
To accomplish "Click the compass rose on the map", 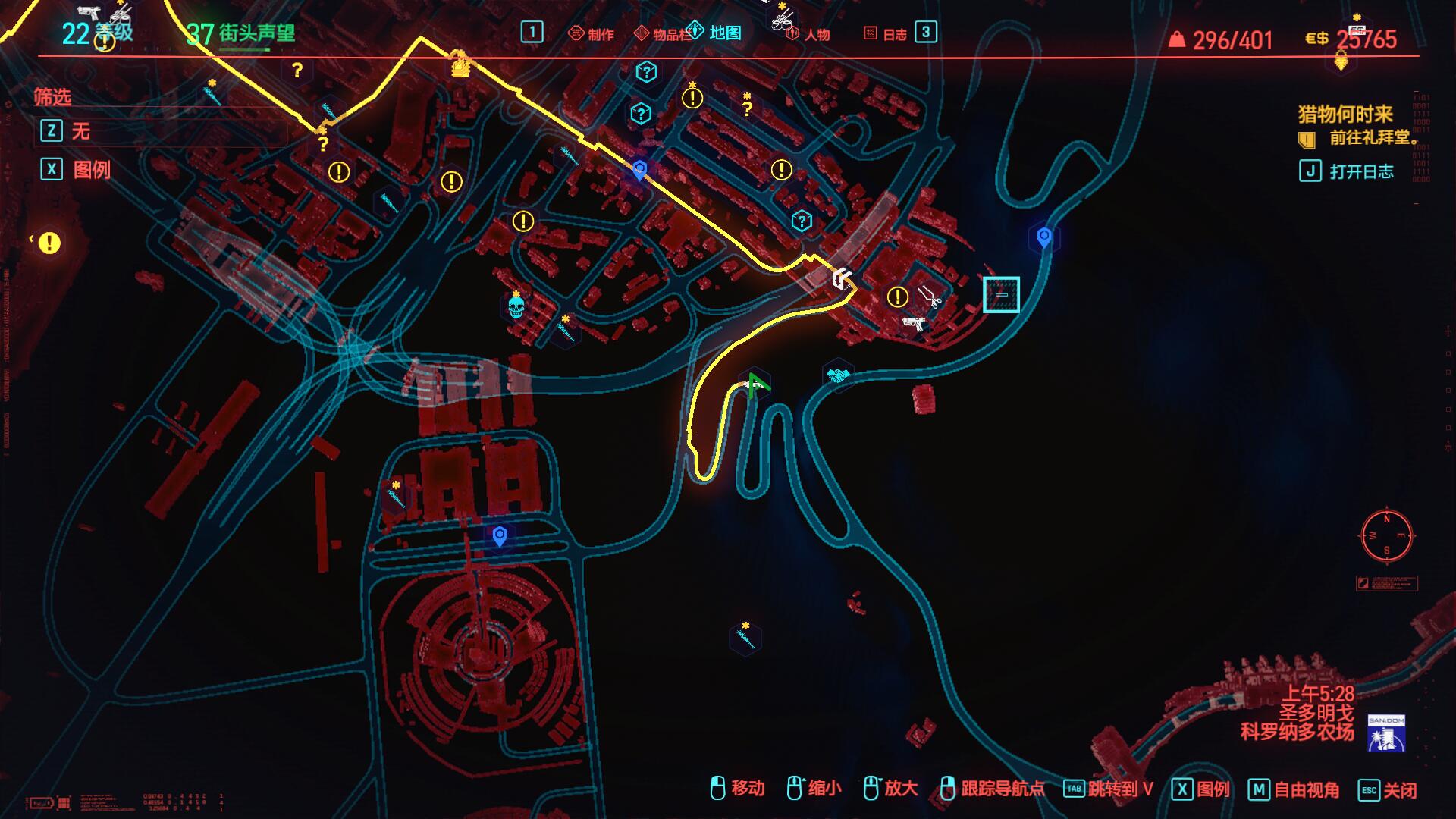I will [x=1387, y=535].
